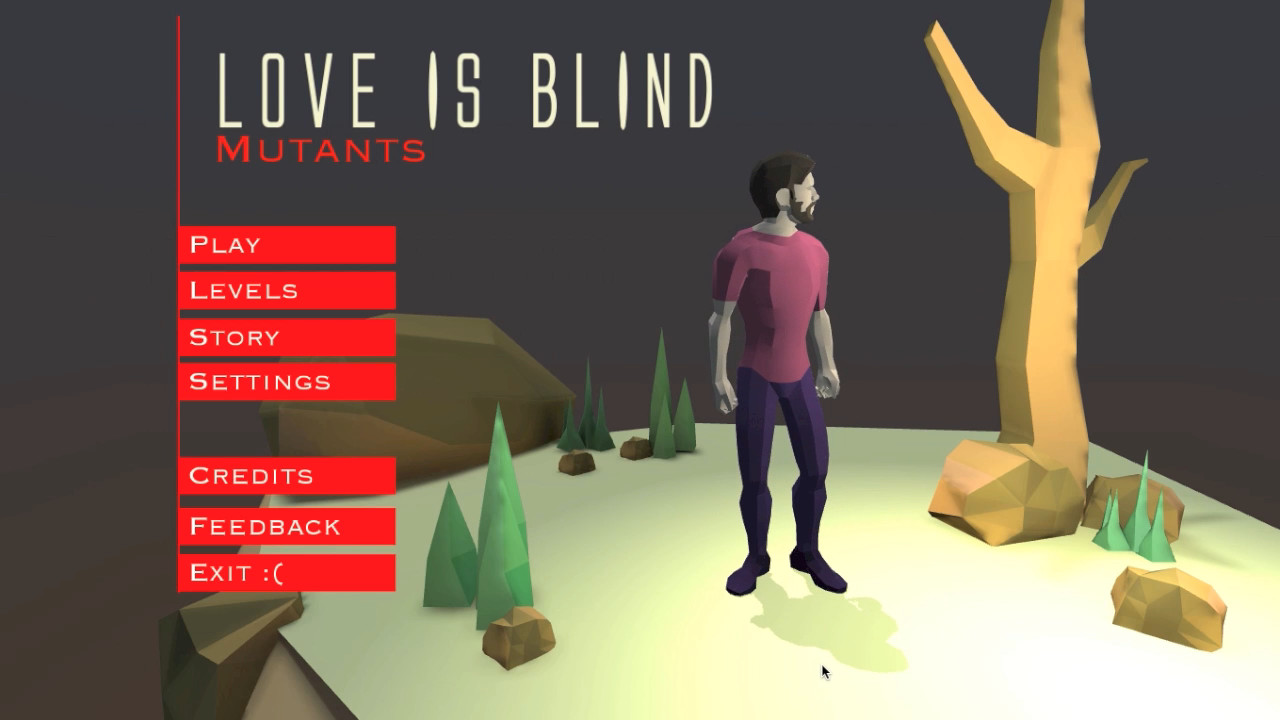Viewport: 1280px width, 720px height.
Task: Open the Levels selection menu
Action: (287, 290)
